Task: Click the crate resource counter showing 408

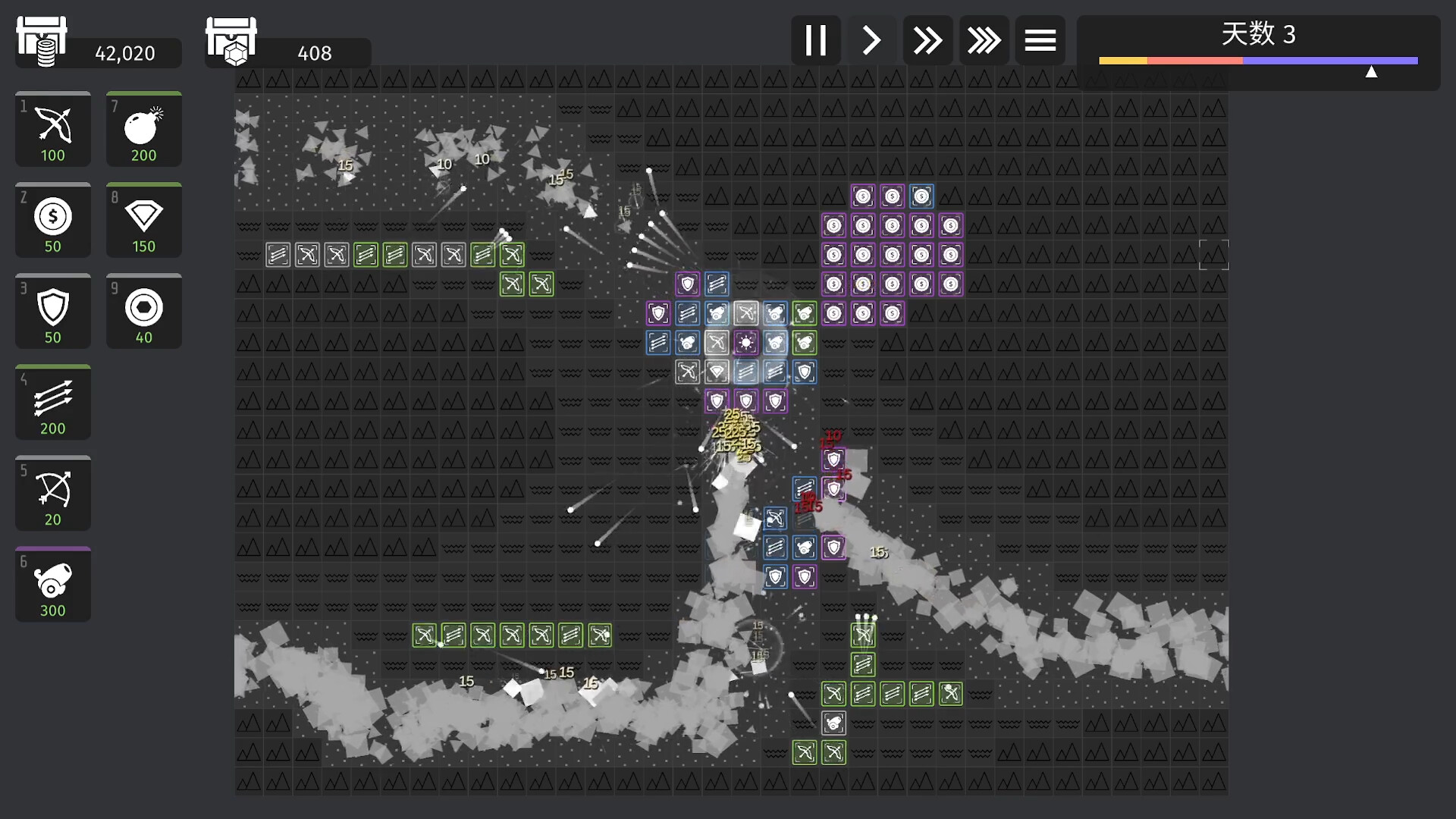Action: 313,53
